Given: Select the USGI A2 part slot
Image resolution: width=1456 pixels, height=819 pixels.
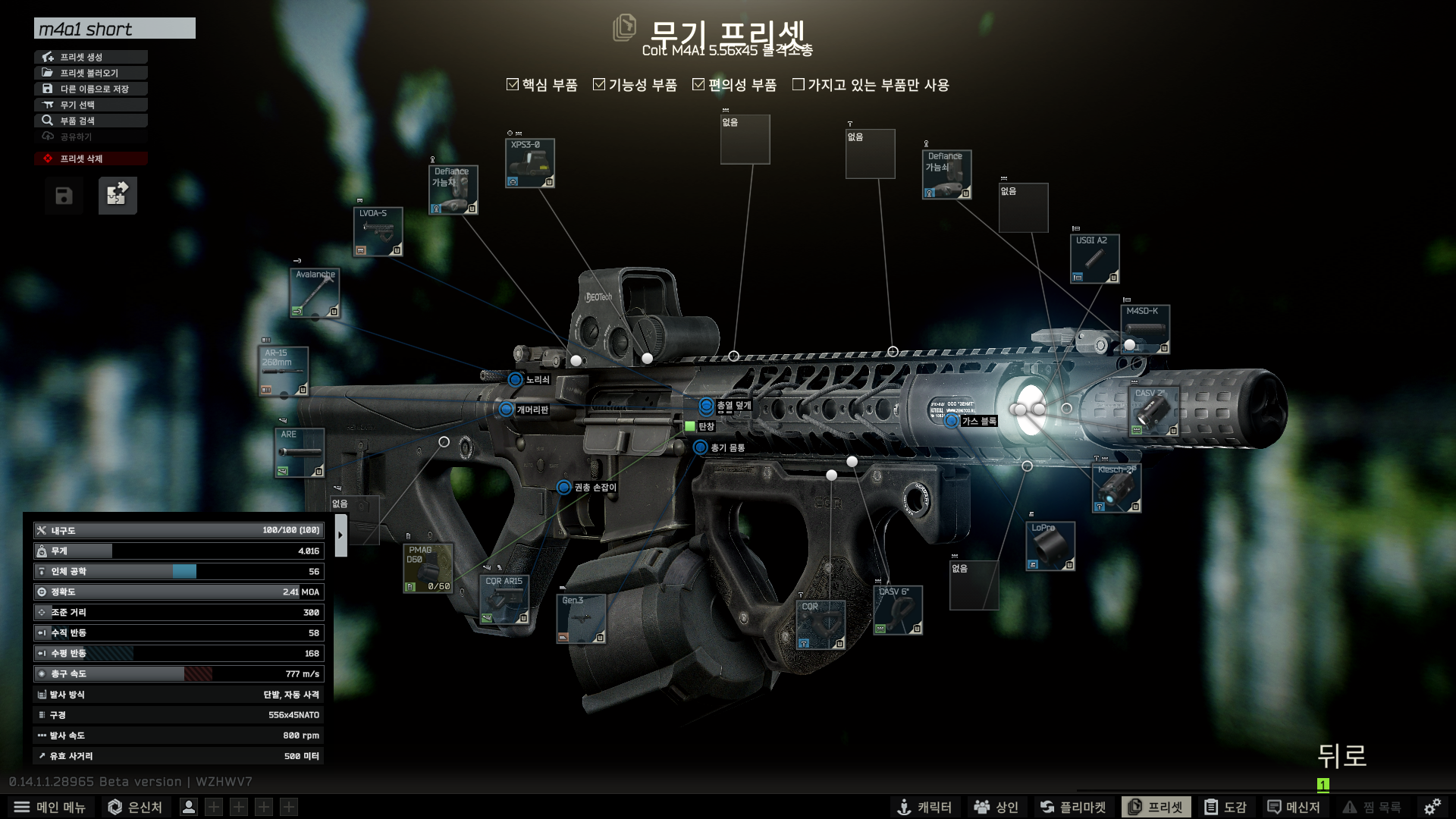Looking at the screenshot, I should (1094, 259).
